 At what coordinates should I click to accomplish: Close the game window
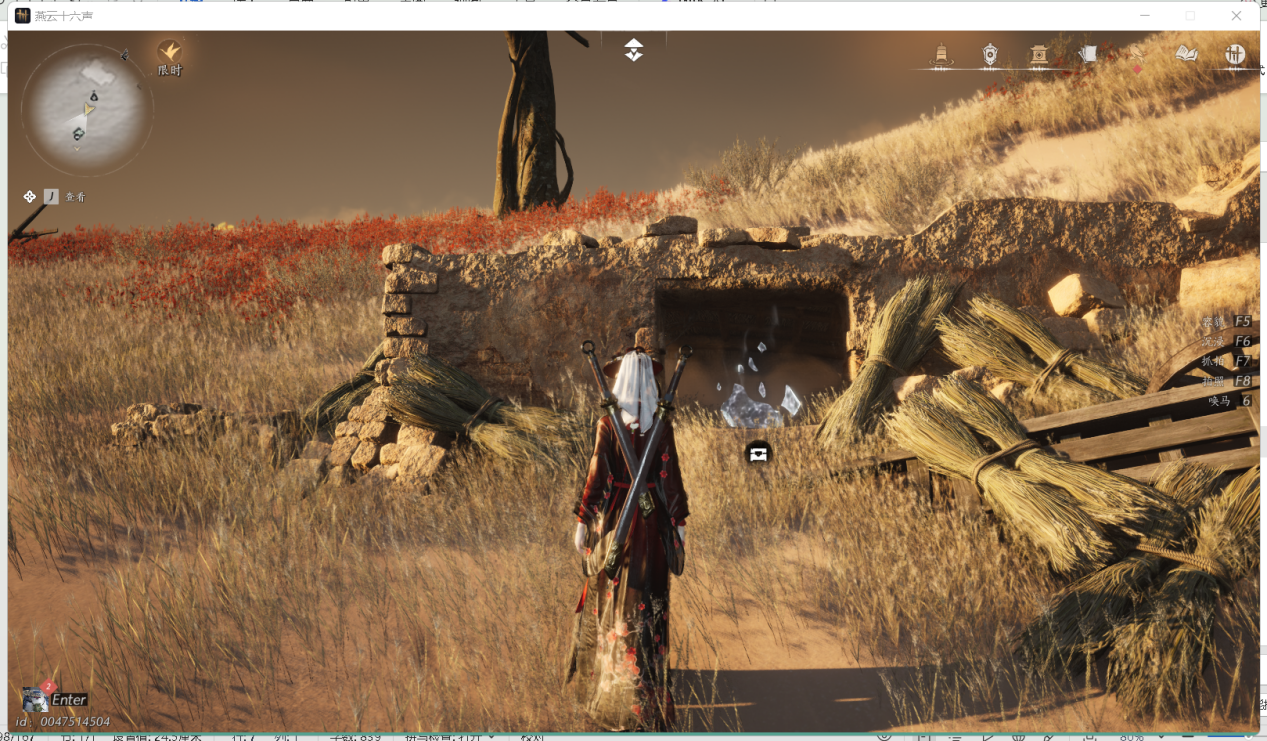click(x=1236, y=16)
